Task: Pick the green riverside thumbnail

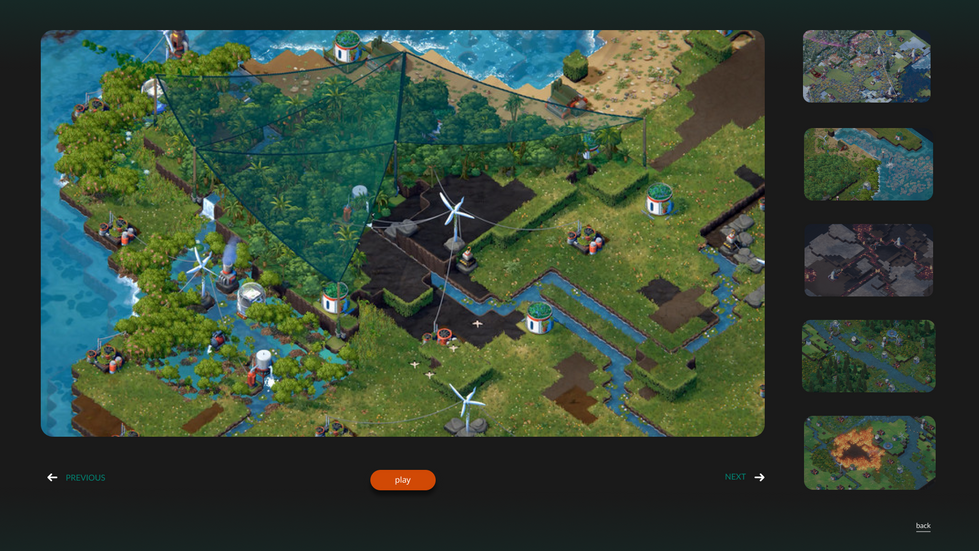Action: pyautogui.click(x=868, y=356)
